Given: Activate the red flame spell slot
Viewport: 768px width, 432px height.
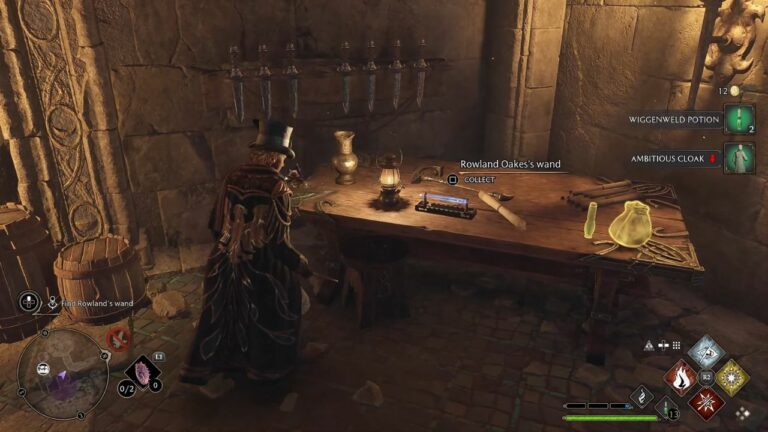Looking at the screenshot, I should click(681, 378).
